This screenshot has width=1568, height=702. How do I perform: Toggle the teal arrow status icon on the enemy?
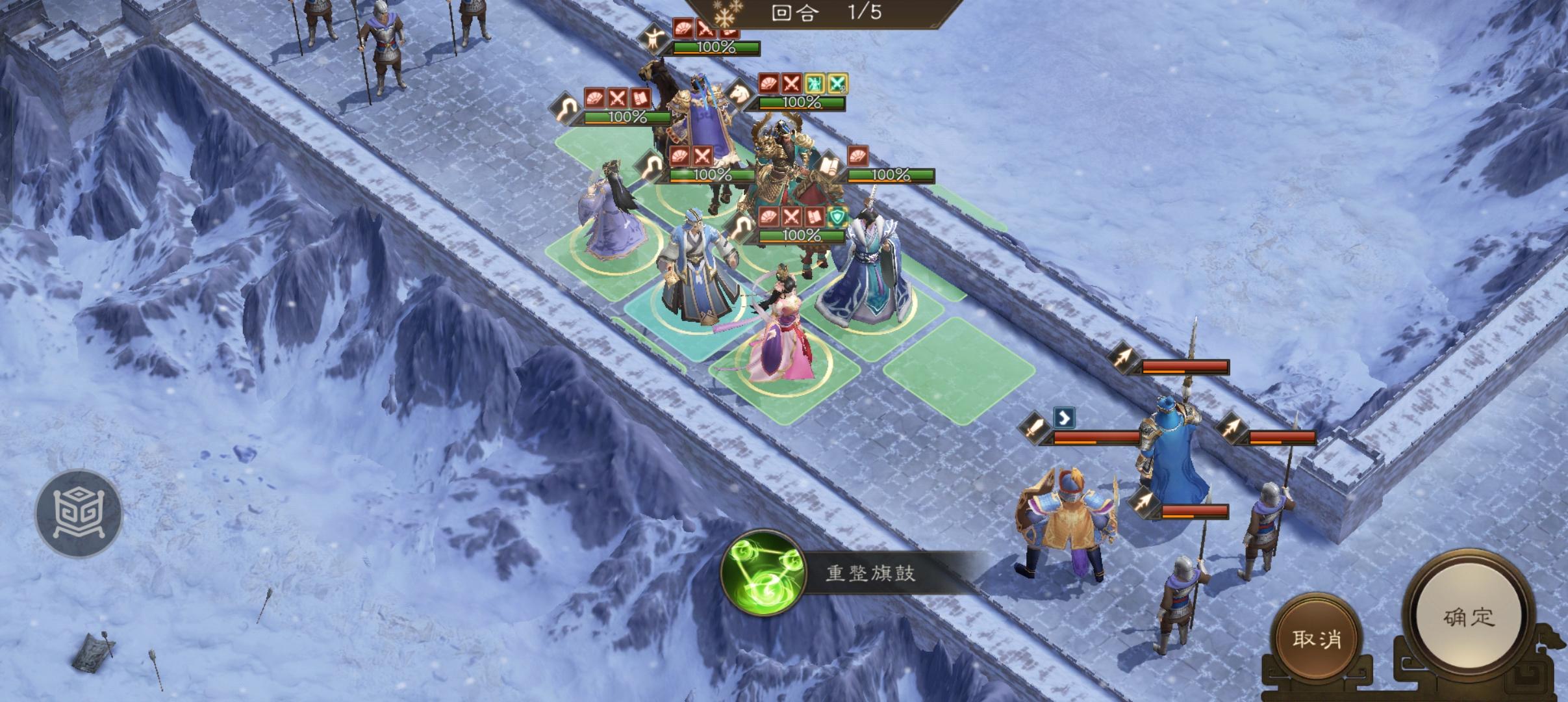pos(1065,418)
